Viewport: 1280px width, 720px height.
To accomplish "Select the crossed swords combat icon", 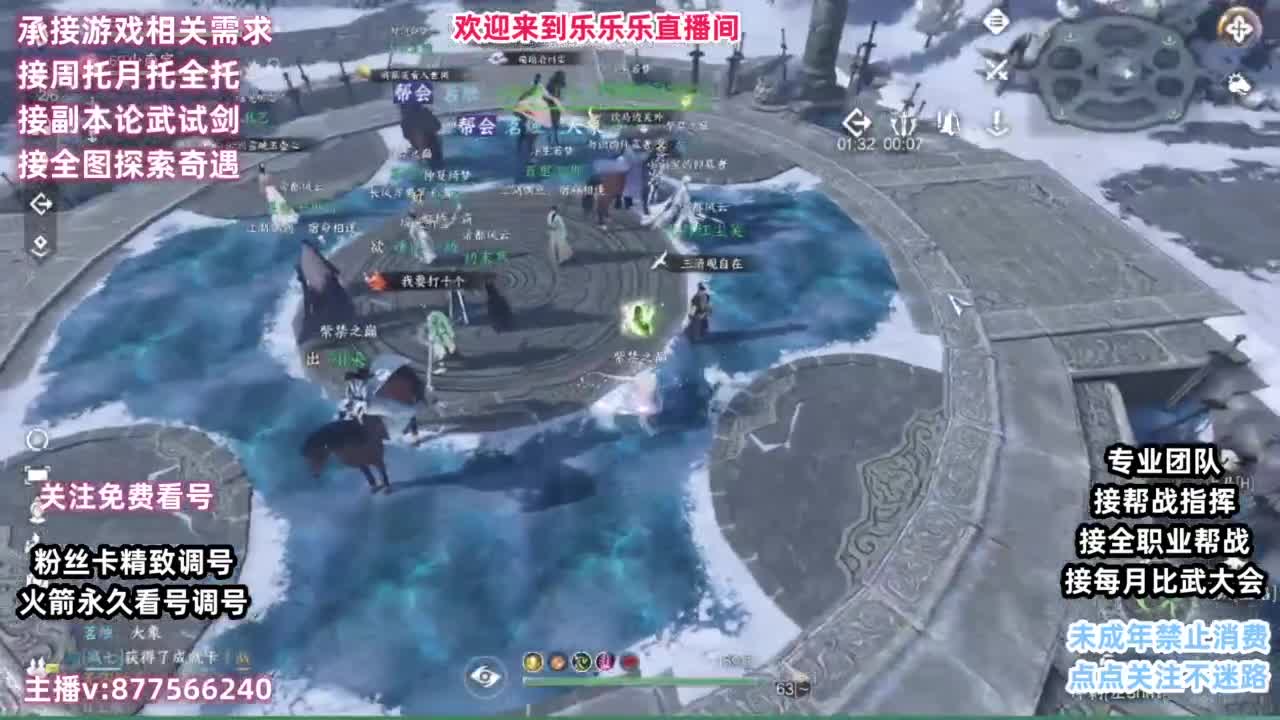I will tap(997, 67).
